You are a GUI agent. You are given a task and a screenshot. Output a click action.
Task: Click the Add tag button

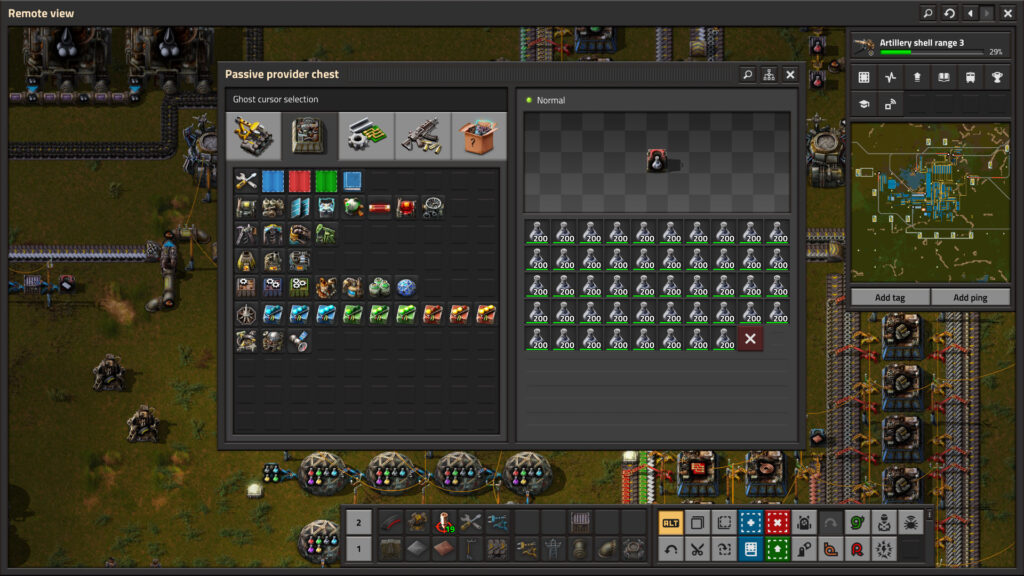889,298
